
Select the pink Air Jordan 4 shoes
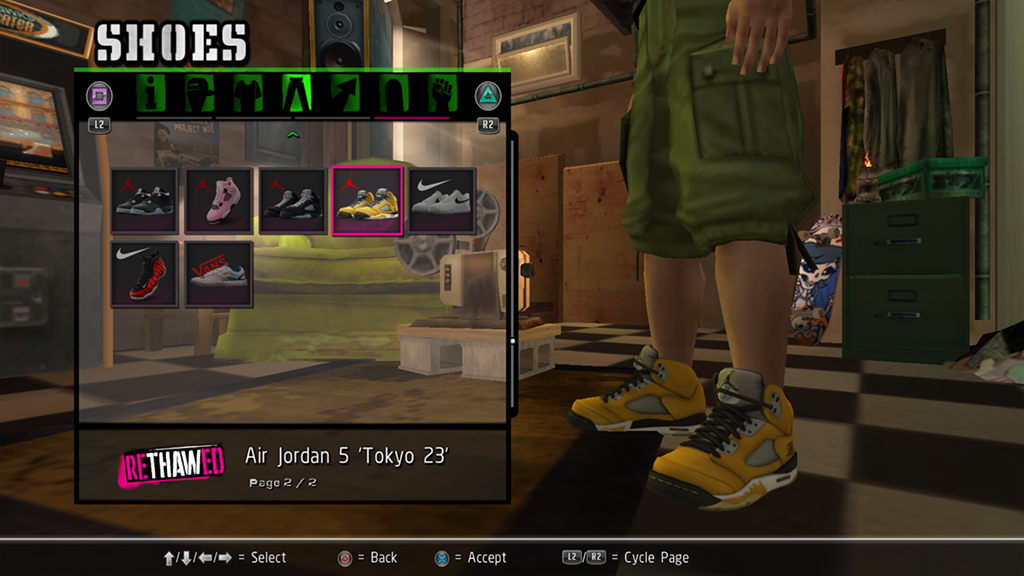point(218,201)
